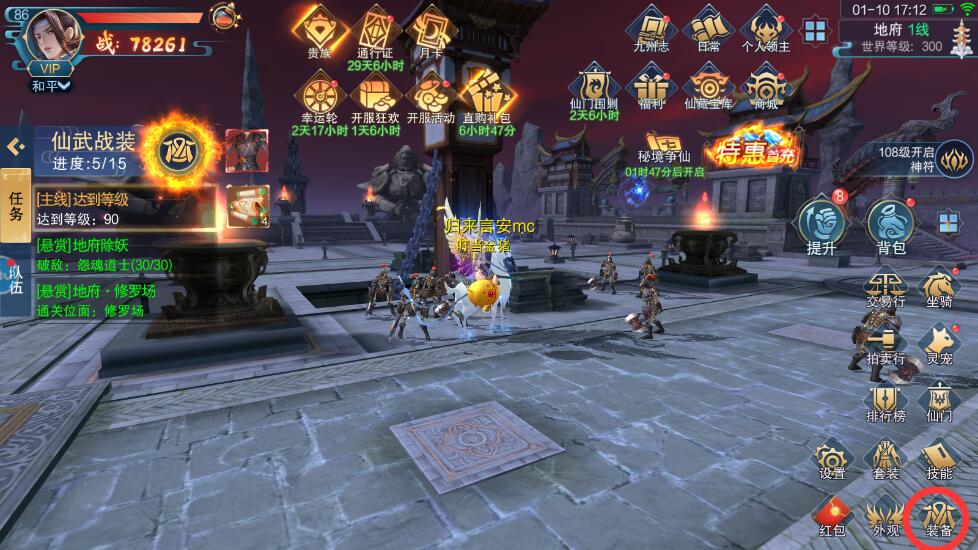Open the 日常 daily activities
This screenshot has height=550, width=978.
pos(708,30)
